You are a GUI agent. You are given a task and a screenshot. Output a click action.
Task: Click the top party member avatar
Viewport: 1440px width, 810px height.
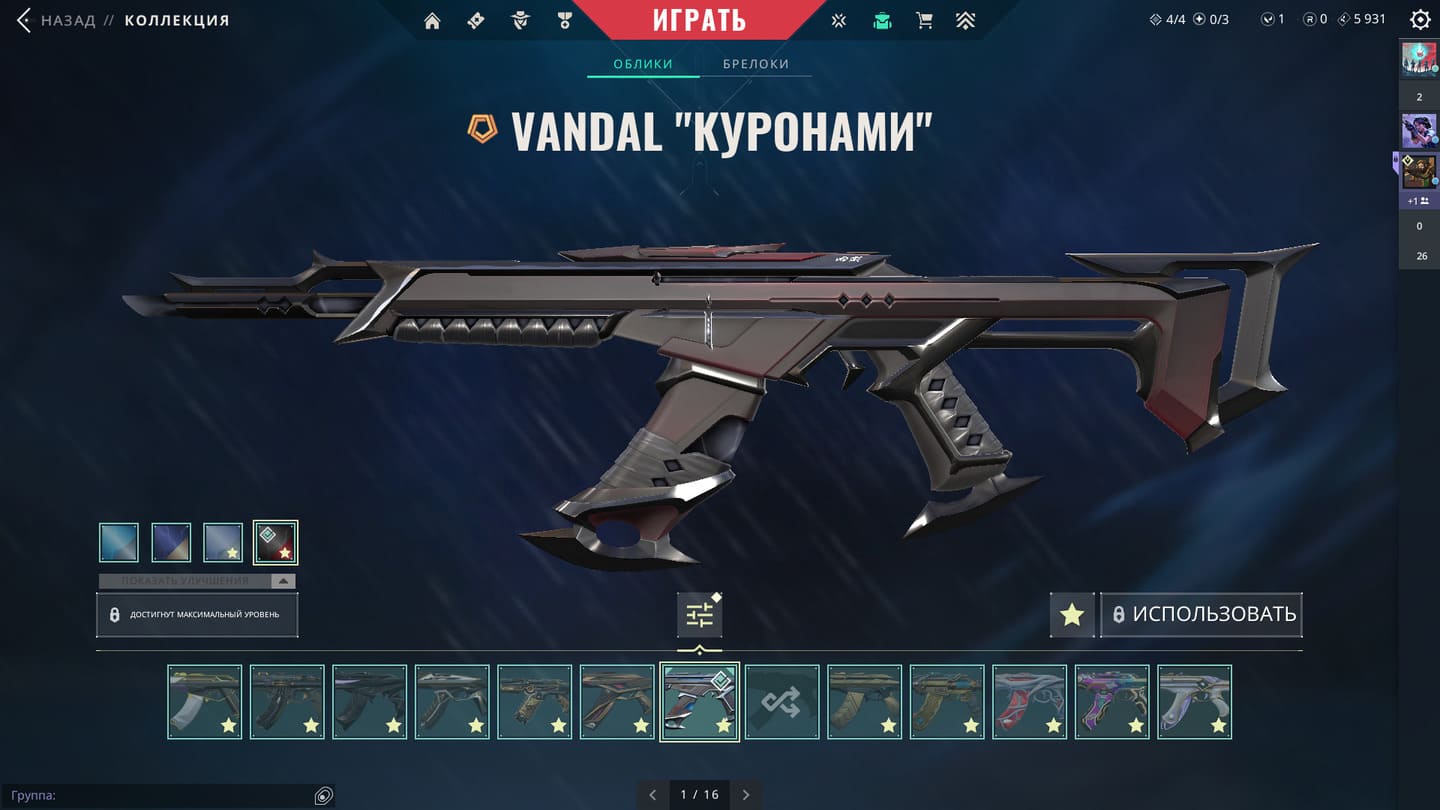(x=1418, y=59)
